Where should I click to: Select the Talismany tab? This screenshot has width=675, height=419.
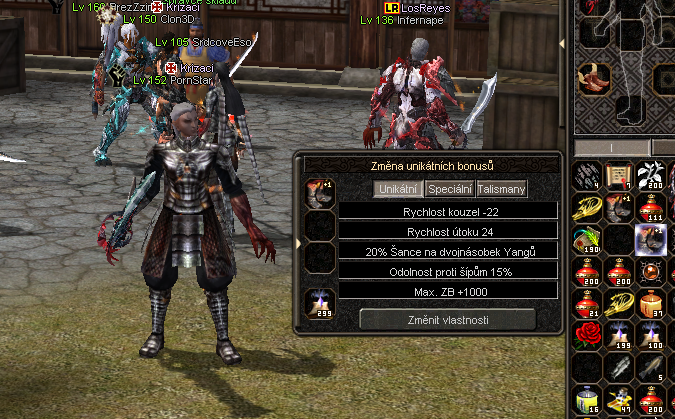click(501, 188)
